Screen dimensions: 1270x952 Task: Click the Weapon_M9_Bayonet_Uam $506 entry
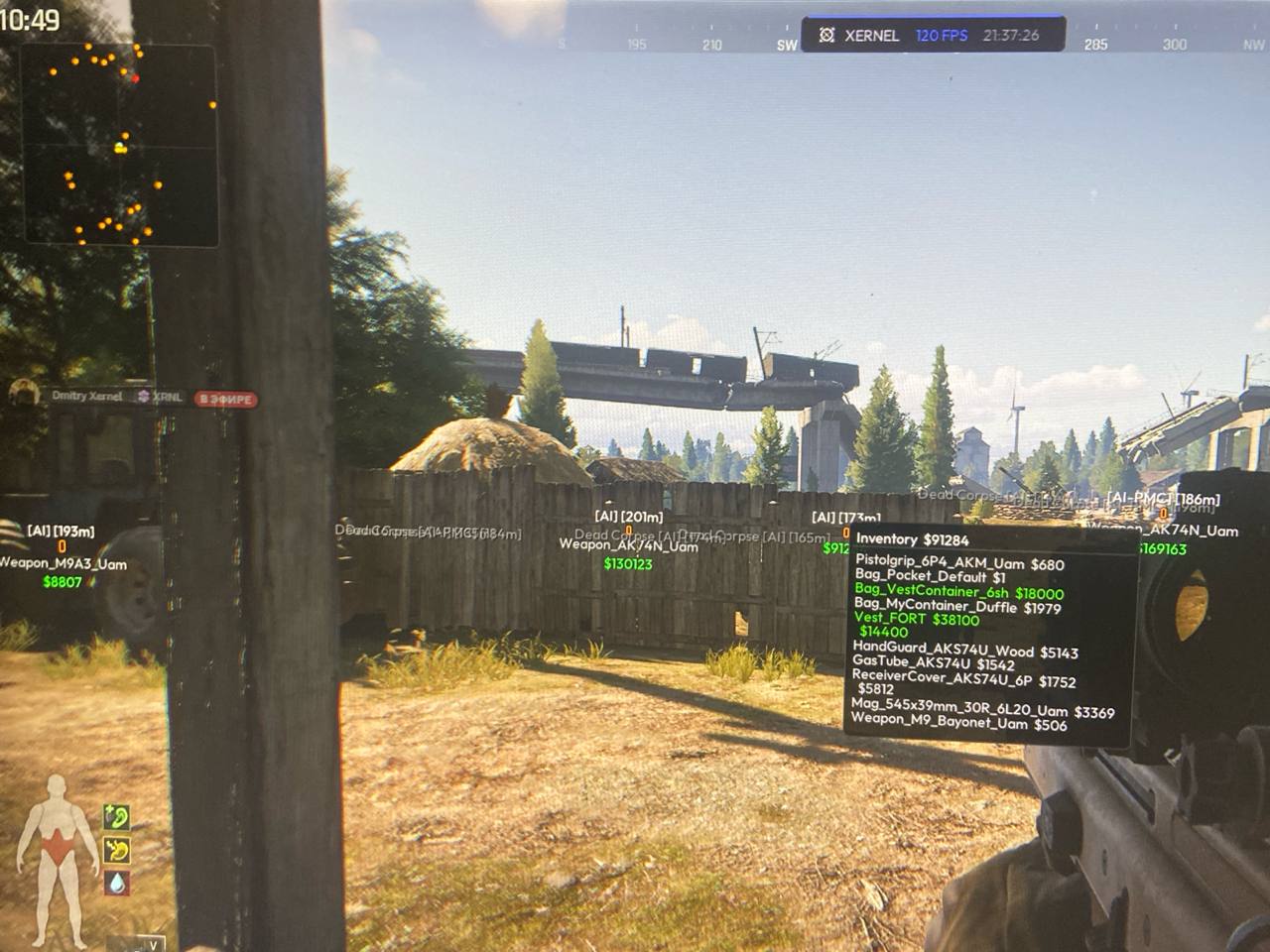coord(958,724)
